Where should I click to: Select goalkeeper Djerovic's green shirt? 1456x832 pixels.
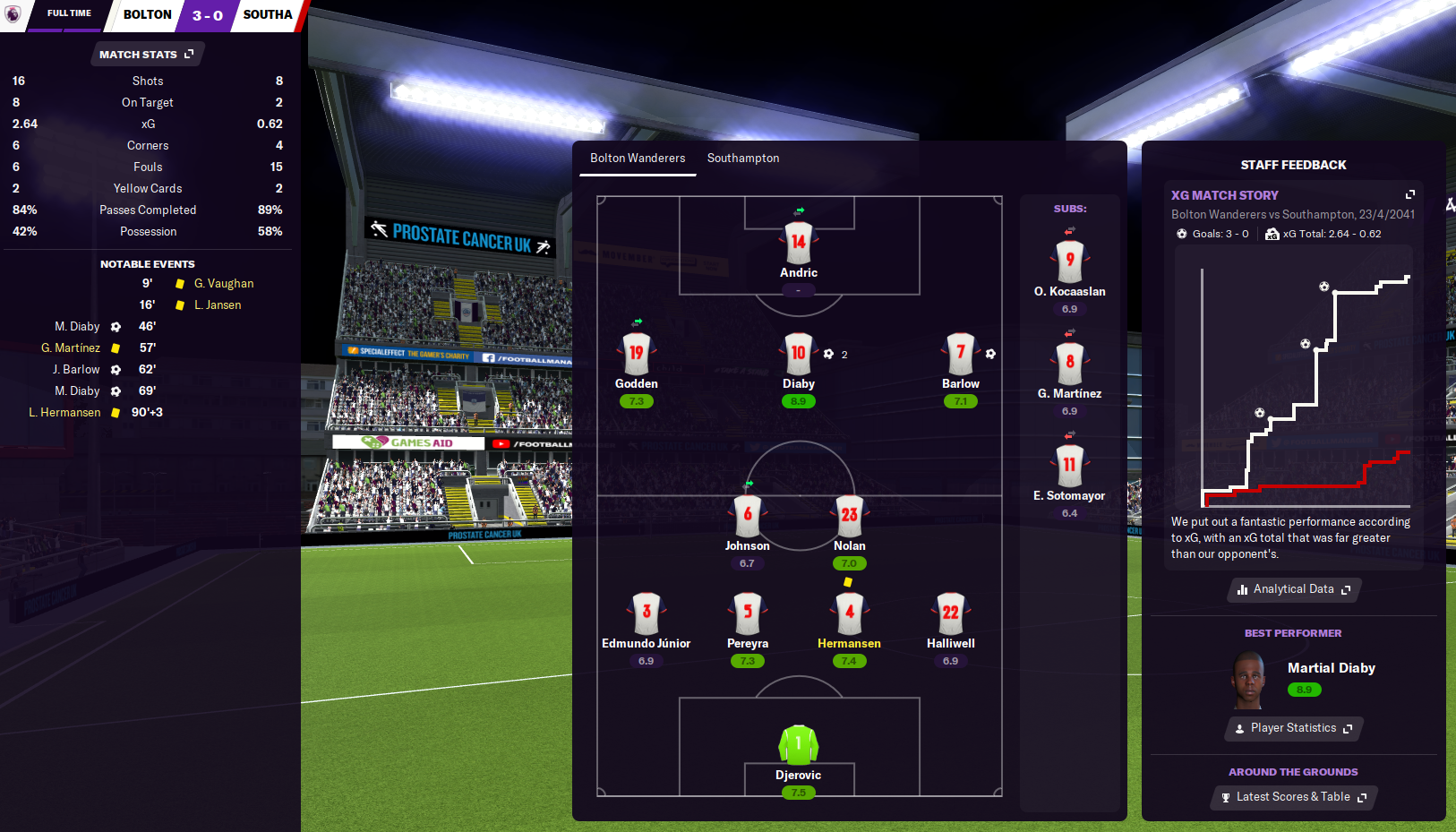coord(798,744)
